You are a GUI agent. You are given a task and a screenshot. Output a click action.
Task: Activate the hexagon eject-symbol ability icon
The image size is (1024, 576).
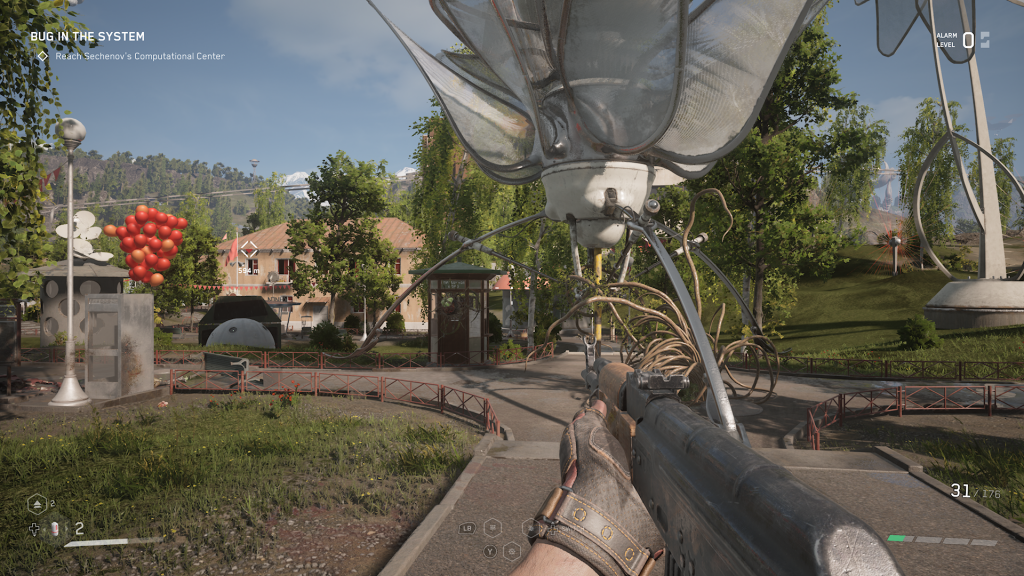(x=36, y=504)
